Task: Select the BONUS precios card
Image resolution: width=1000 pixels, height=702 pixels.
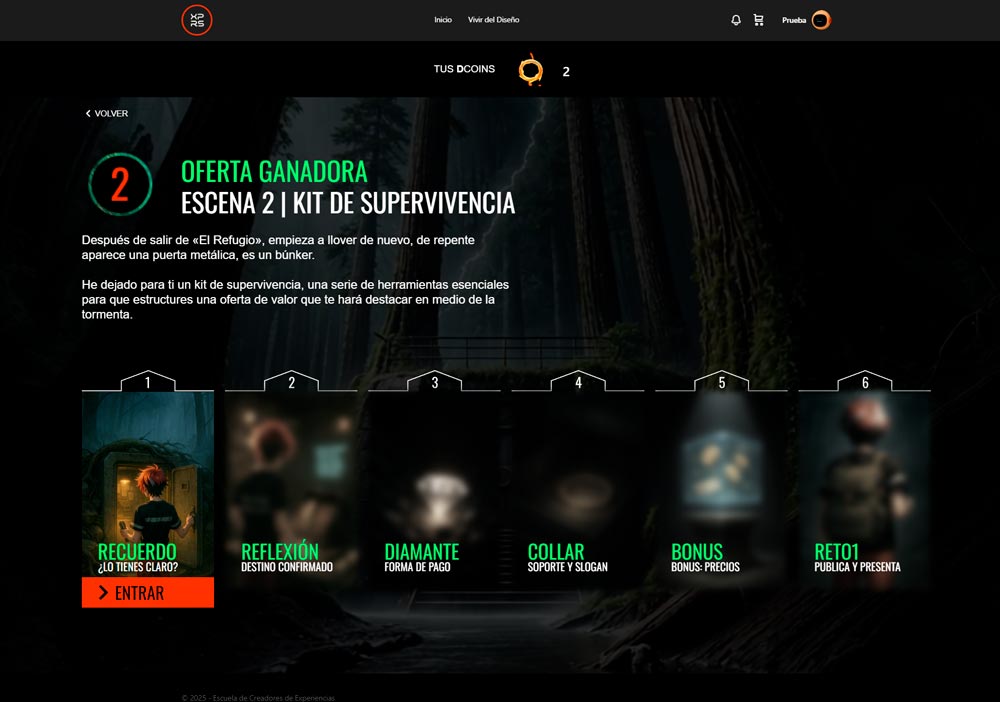Action: click(x=721, y=480)
